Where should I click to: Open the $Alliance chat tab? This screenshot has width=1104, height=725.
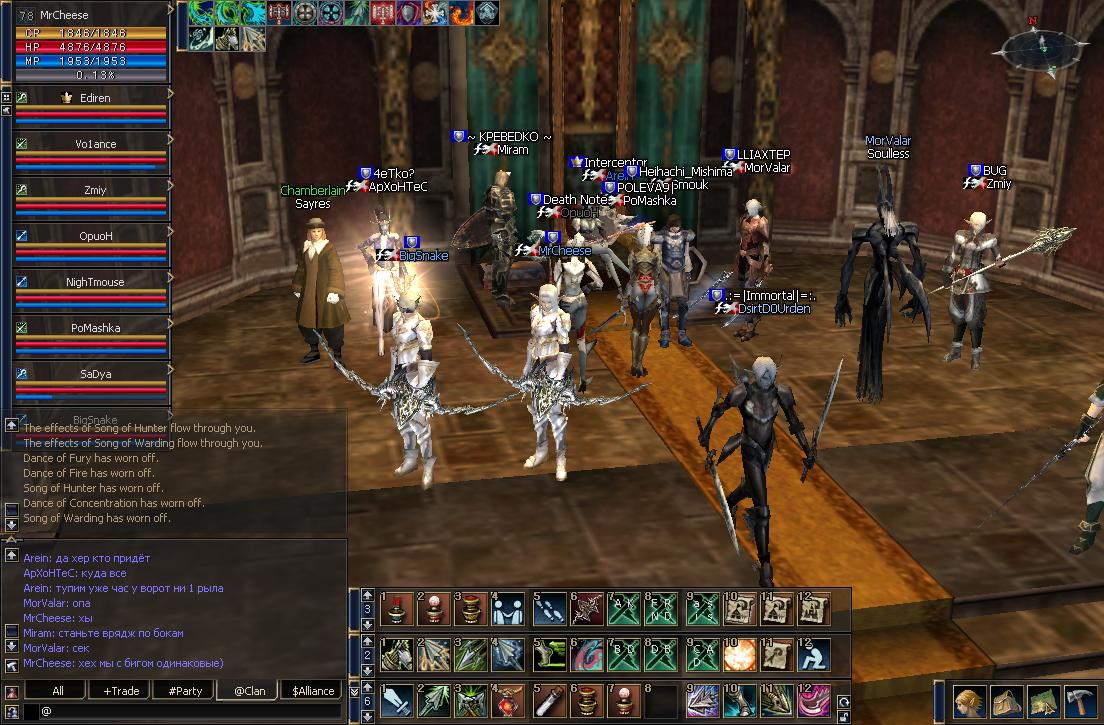point(312,691)
